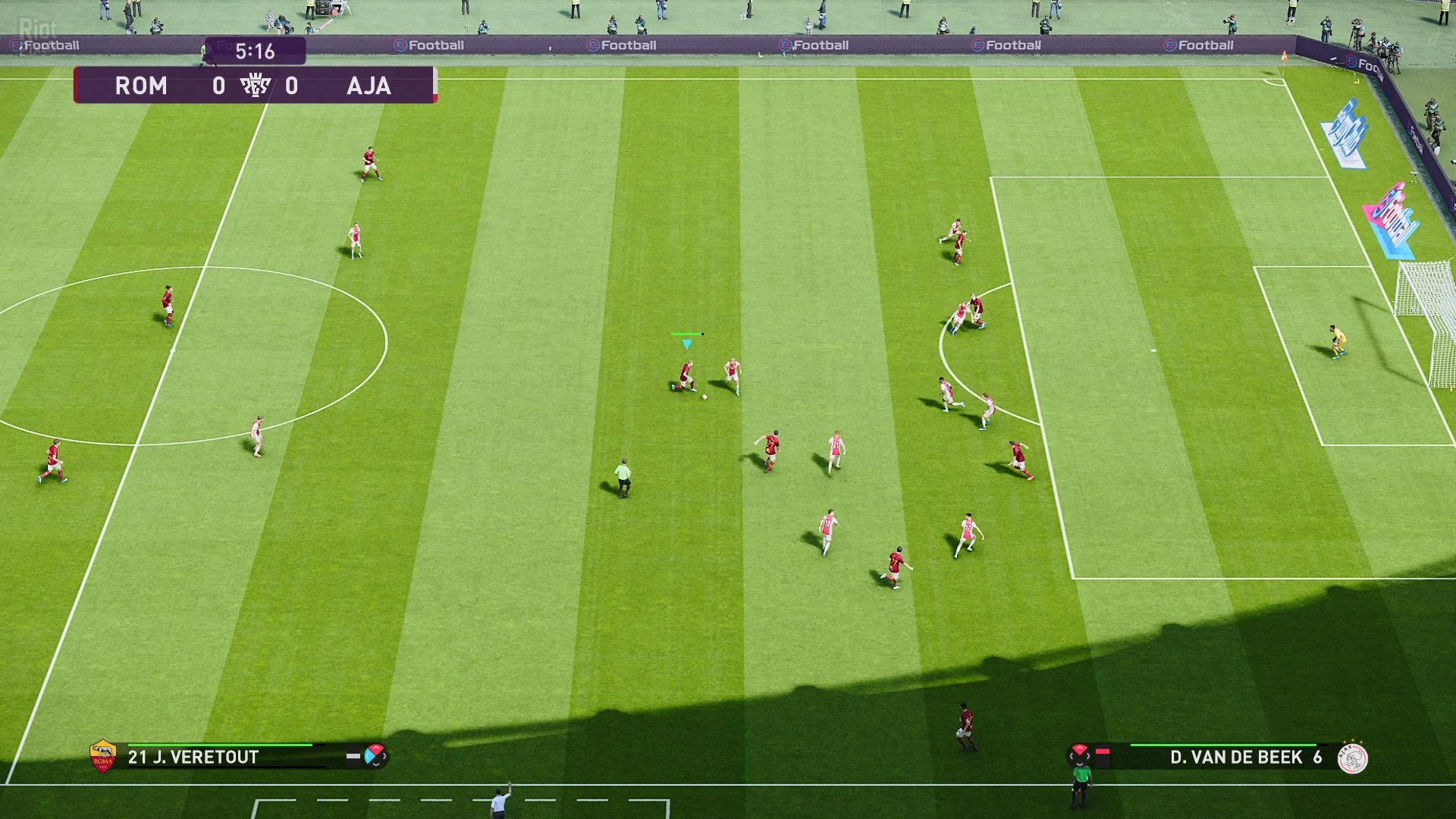Select the AJA team label on the scoreboard
This screenshot has height=819, width=1456.
(x=370, y=86)
